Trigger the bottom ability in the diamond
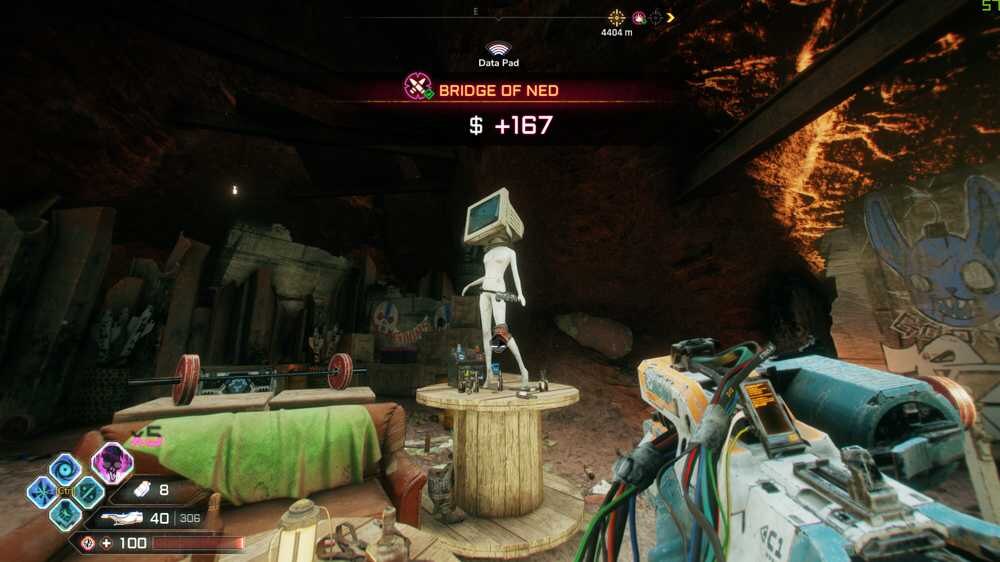 (66, 514)
